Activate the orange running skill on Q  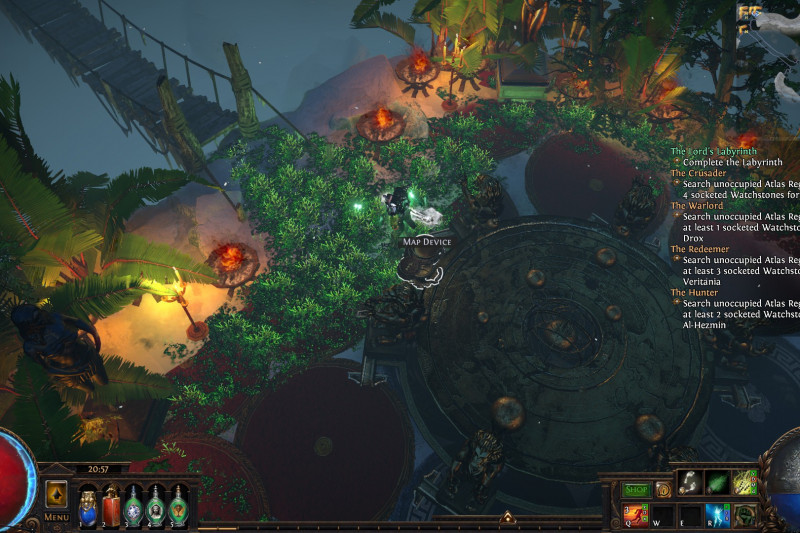[637, 514]
